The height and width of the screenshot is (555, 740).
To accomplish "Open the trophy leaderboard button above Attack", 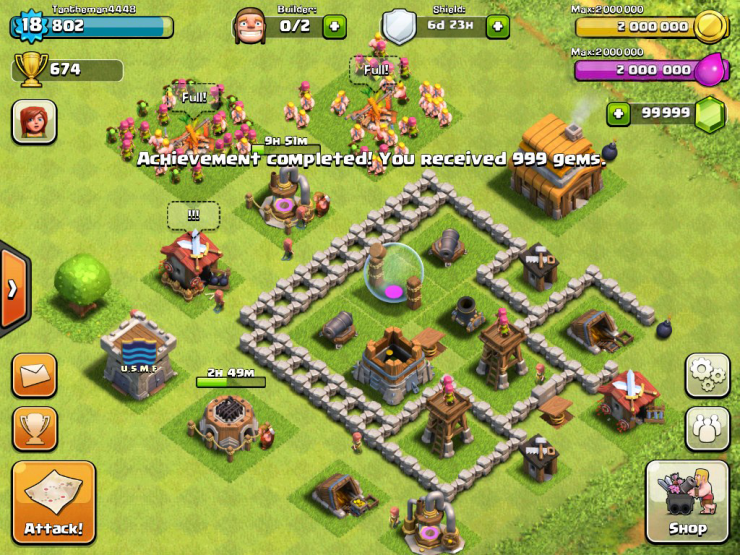I will click(34, 427).
